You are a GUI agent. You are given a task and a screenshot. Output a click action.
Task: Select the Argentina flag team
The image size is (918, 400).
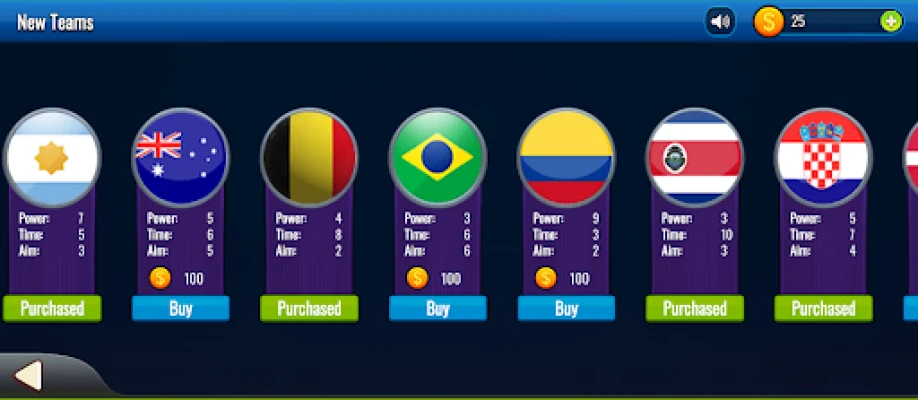52,157
